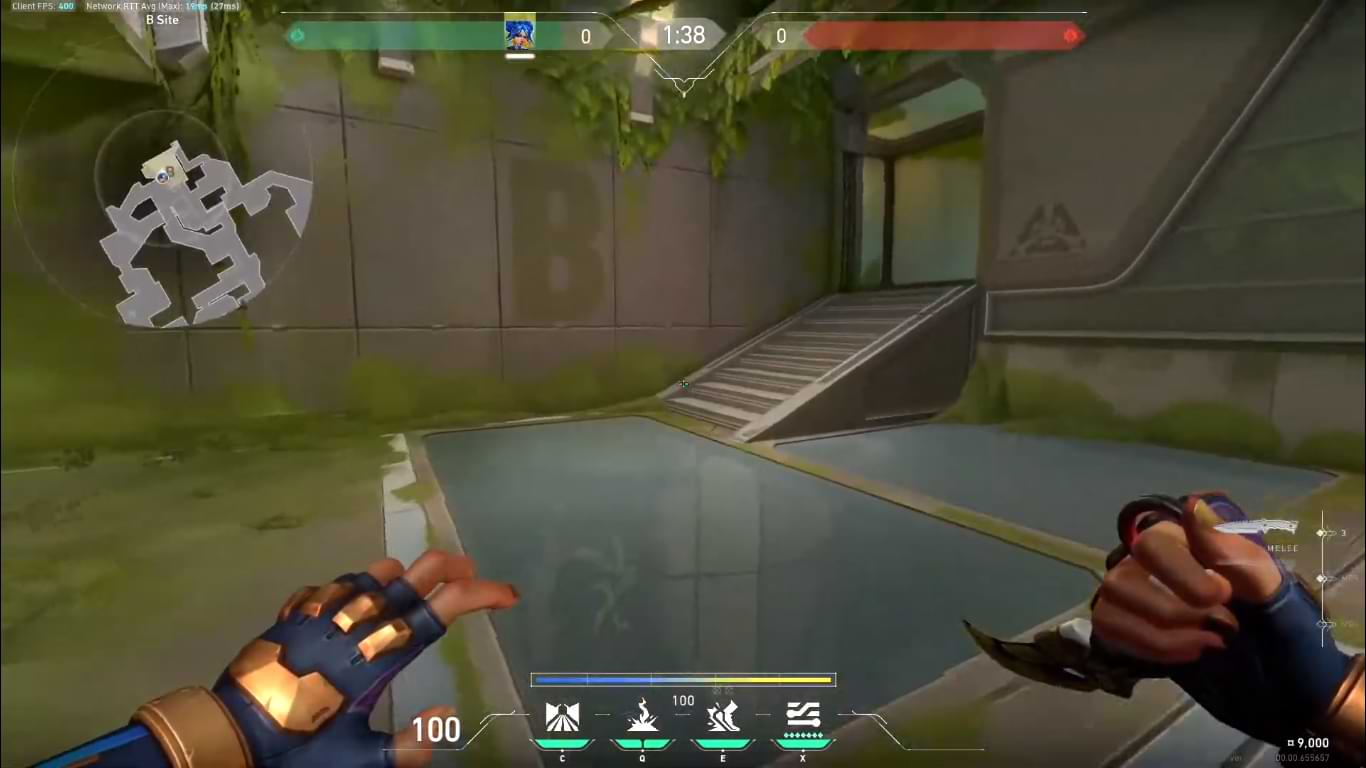Image resolution: width=1366 pixels, height=768 pixels.
Task: Click the MELEE weapon label
Action: [1282, 548]
